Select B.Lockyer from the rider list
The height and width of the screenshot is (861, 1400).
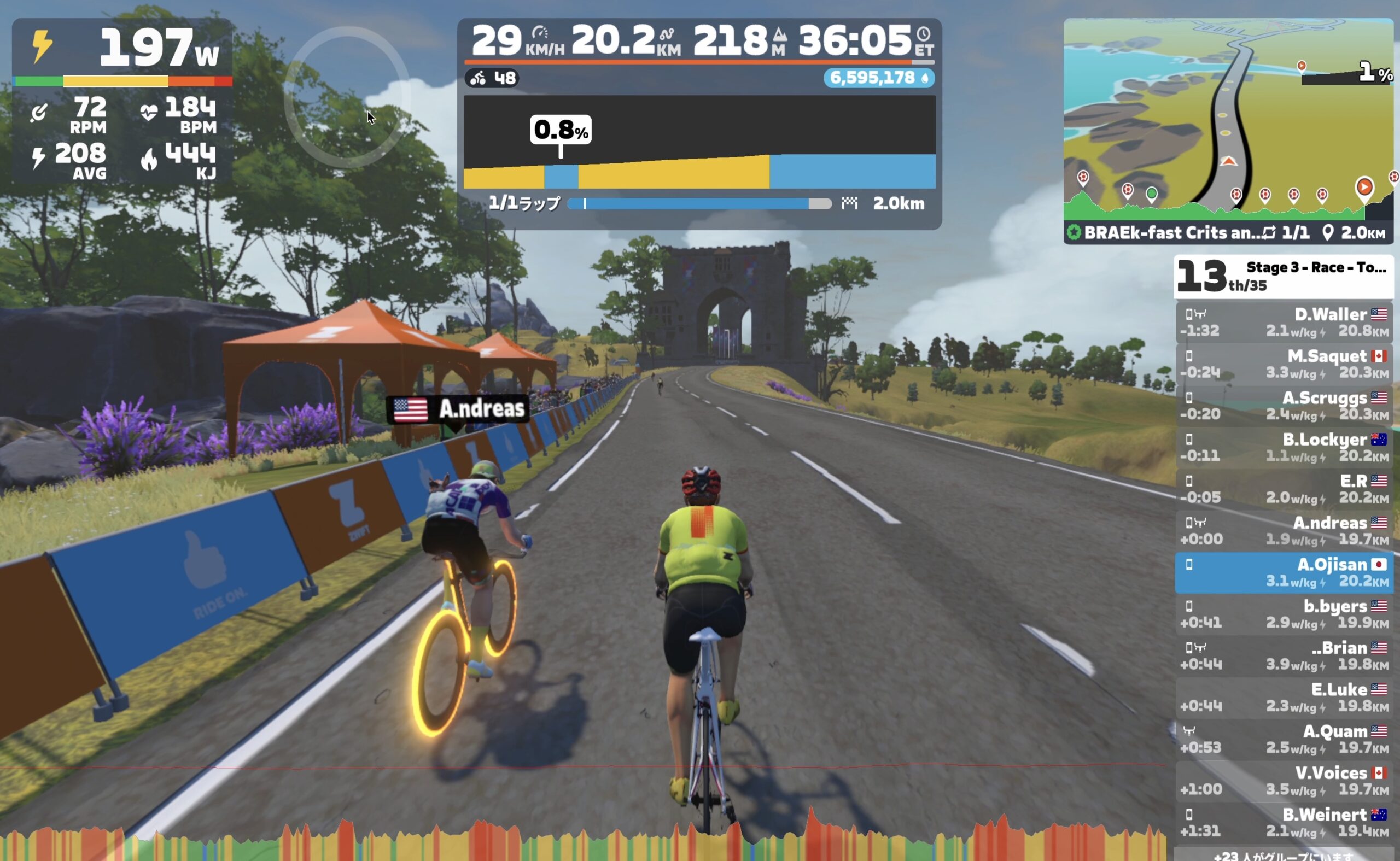(1284, 447)
